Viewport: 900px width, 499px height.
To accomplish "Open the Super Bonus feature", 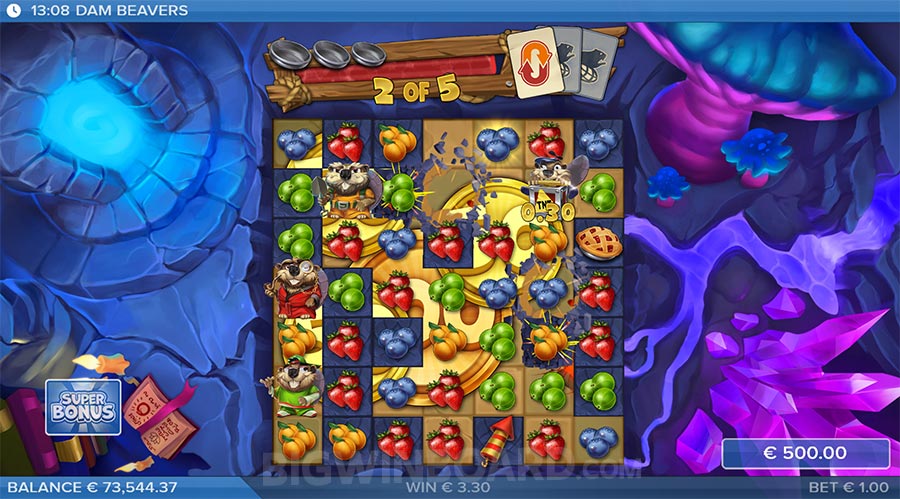I will (83, 406).
